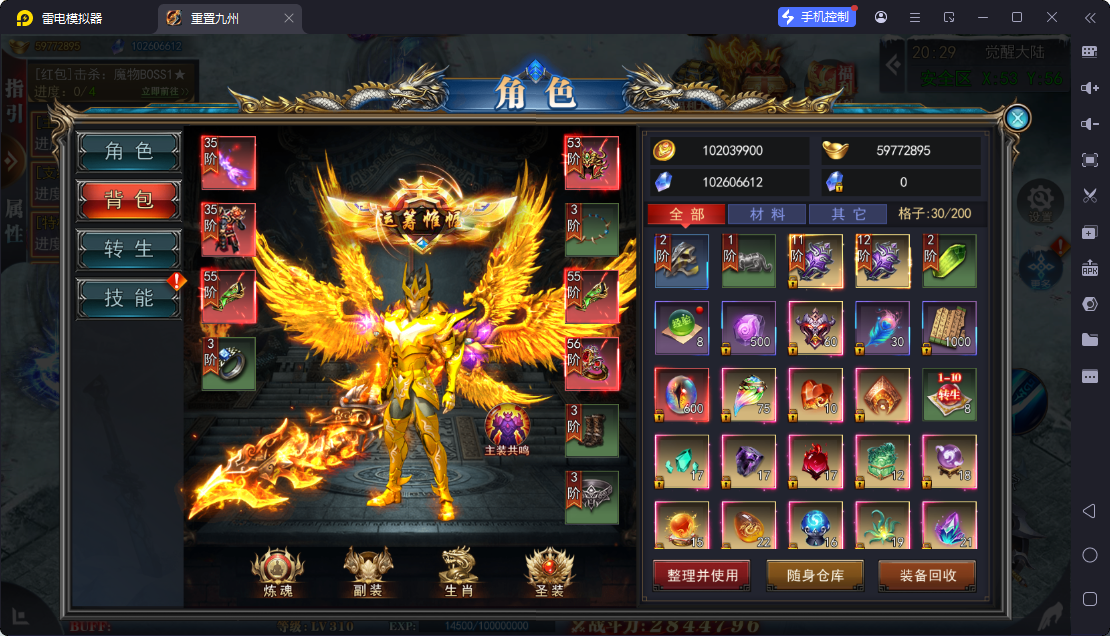This screenshot has width=1110, height=636.
Task: Switch to the 转生 rebirth tab
Action: (x=129, y=249)
